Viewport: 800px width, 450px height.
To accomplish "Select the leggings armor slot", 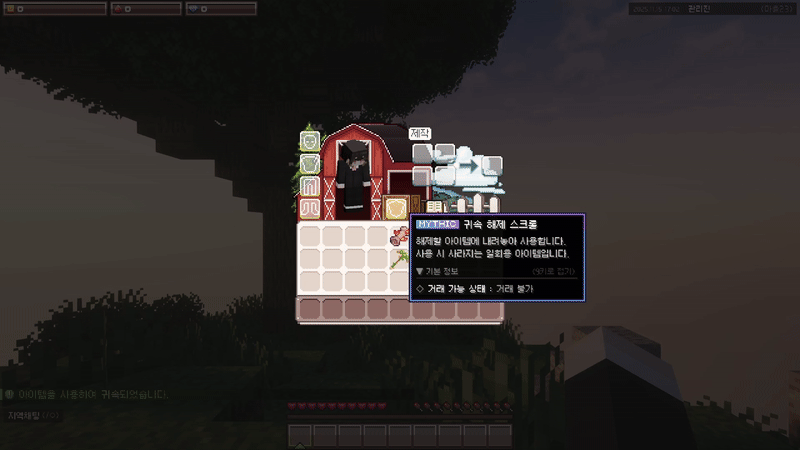I will point(309,186).
